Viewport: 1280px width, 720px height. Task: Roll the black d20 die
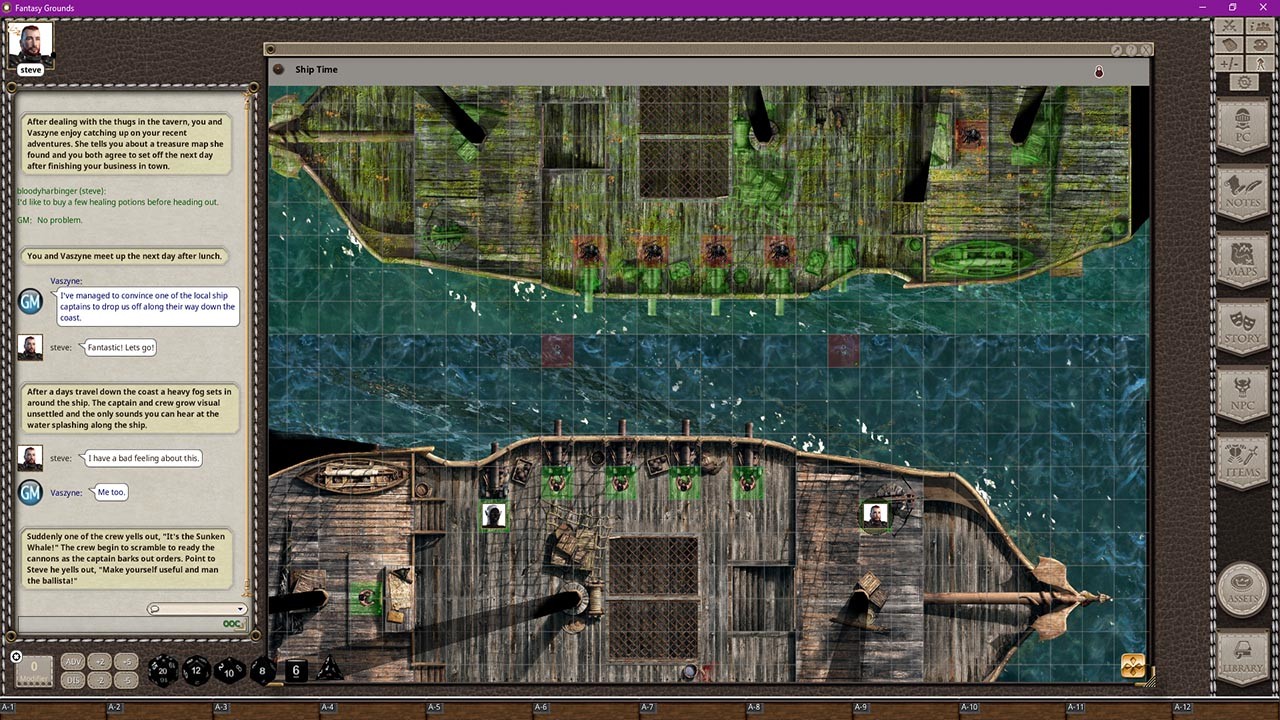[x=162, y=670]
